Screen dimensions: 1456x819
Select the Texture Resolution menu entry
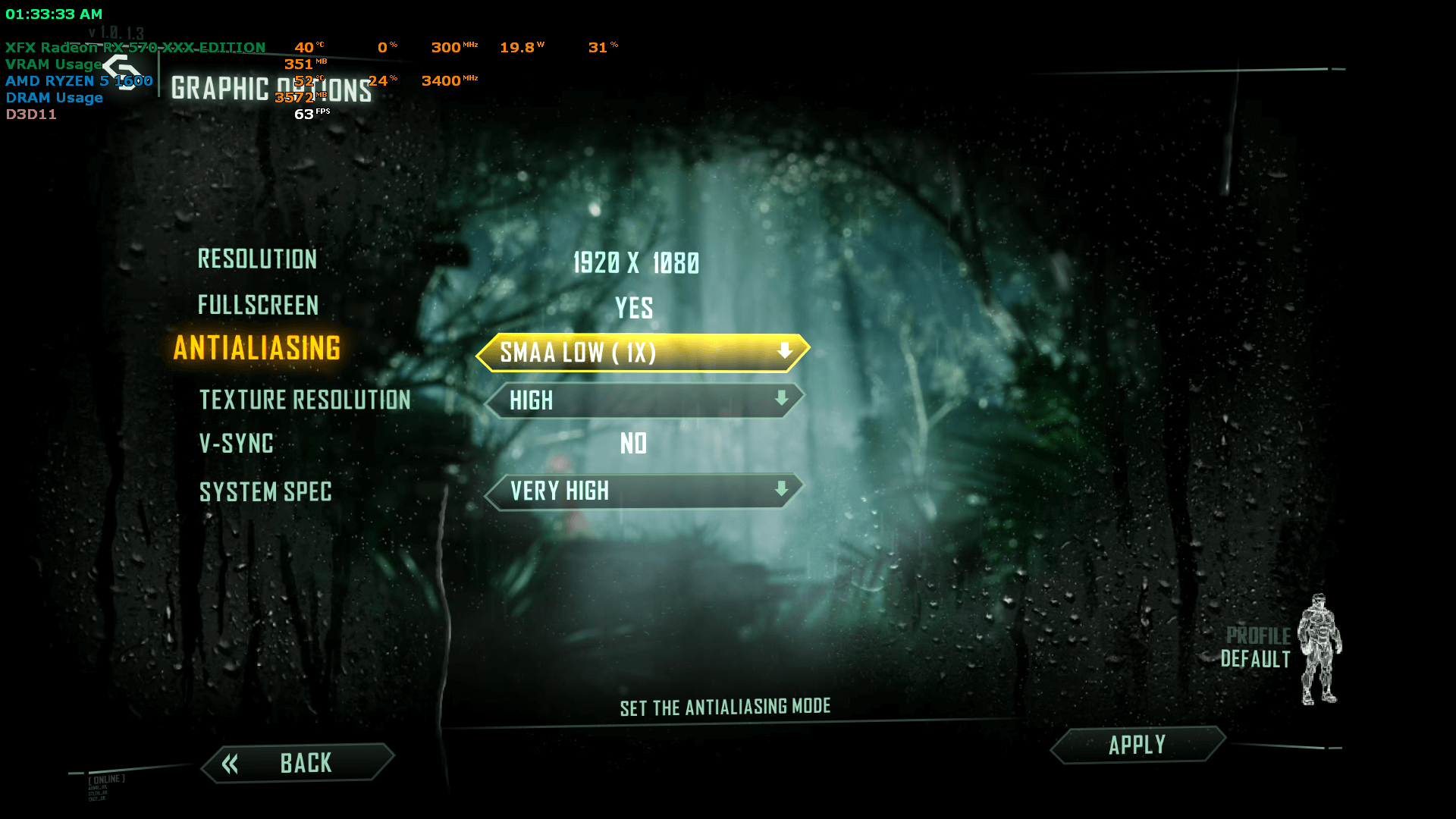click(305, 400)
